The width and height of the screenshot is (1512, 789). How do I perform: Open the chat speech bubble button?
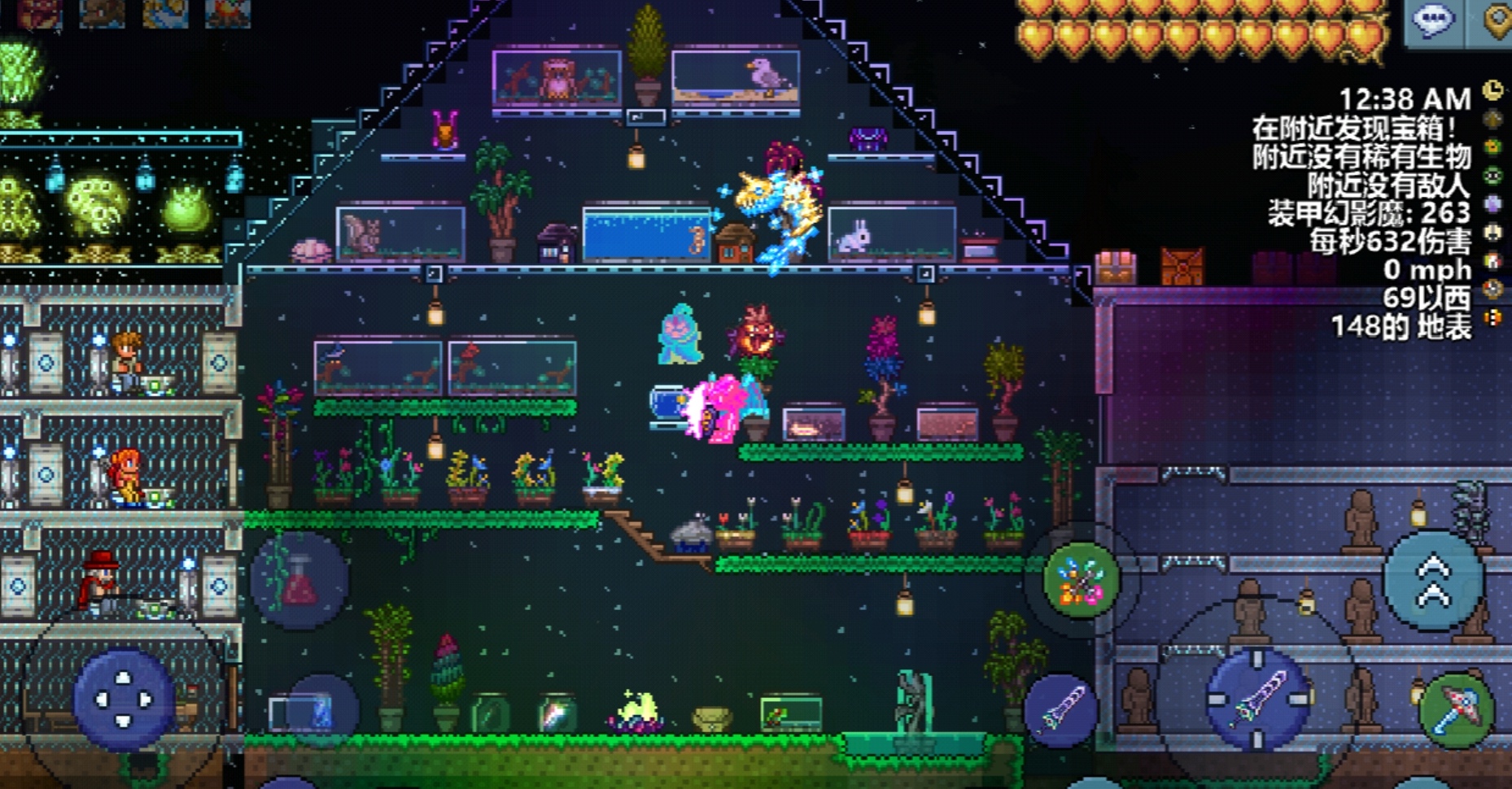[1434, 20]
